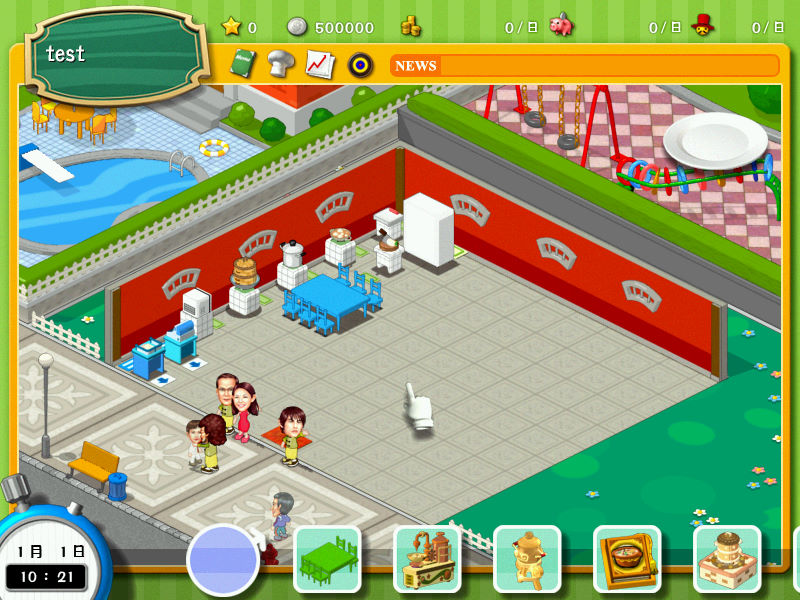The image size is (800, 600).
Task: Choose the restaurant building category
Action: pos(727,559)
